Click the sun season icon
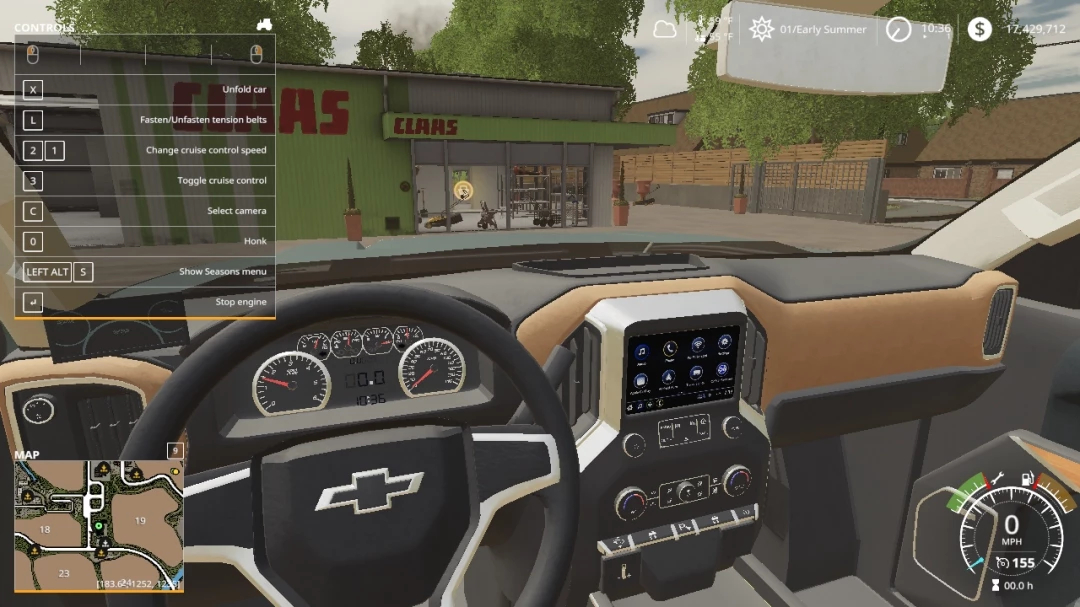This screenshot has height=607, width=1080. [x=762, y=29]
